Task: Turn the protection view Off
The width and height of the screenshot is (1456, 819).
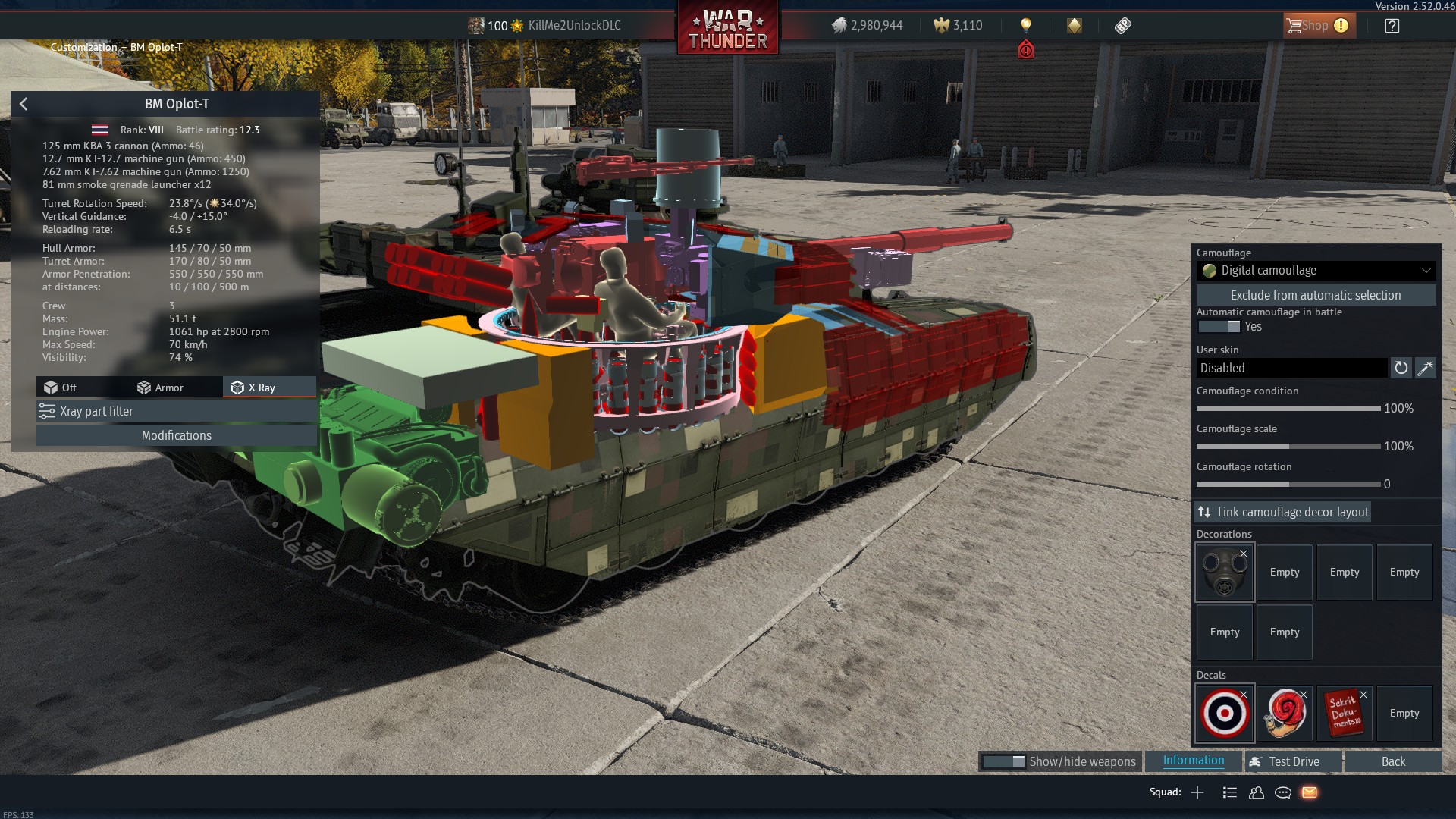Action: pyautogui.click(x=61, y=388)
